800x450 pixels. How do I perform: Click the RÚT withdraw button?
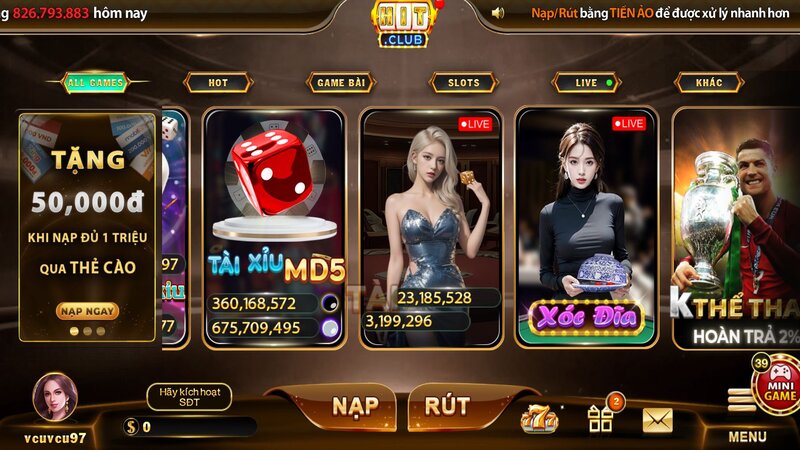point(447,406)
